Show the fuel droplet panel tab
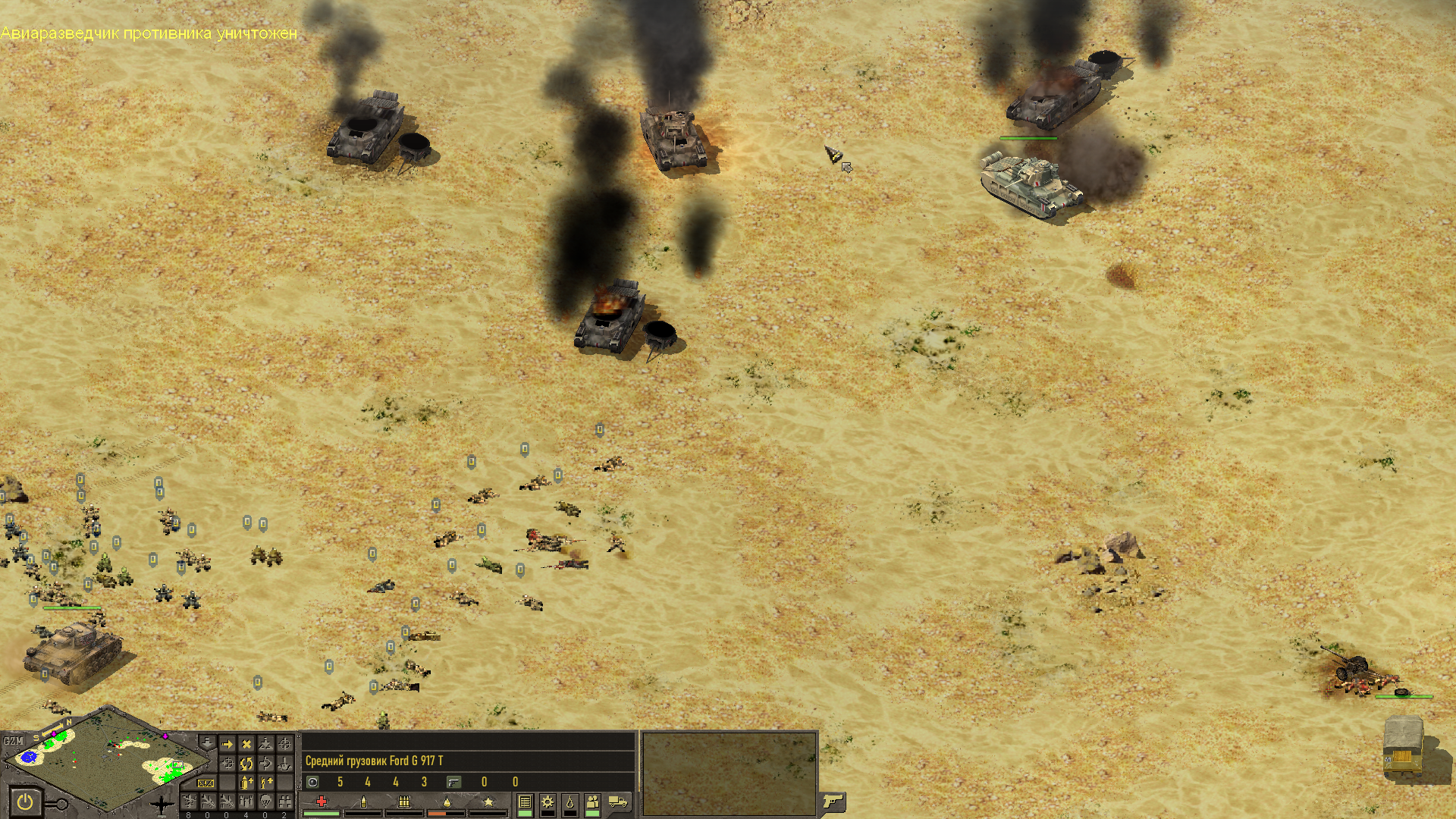The image size is (1456, 819). click(570, 802)
